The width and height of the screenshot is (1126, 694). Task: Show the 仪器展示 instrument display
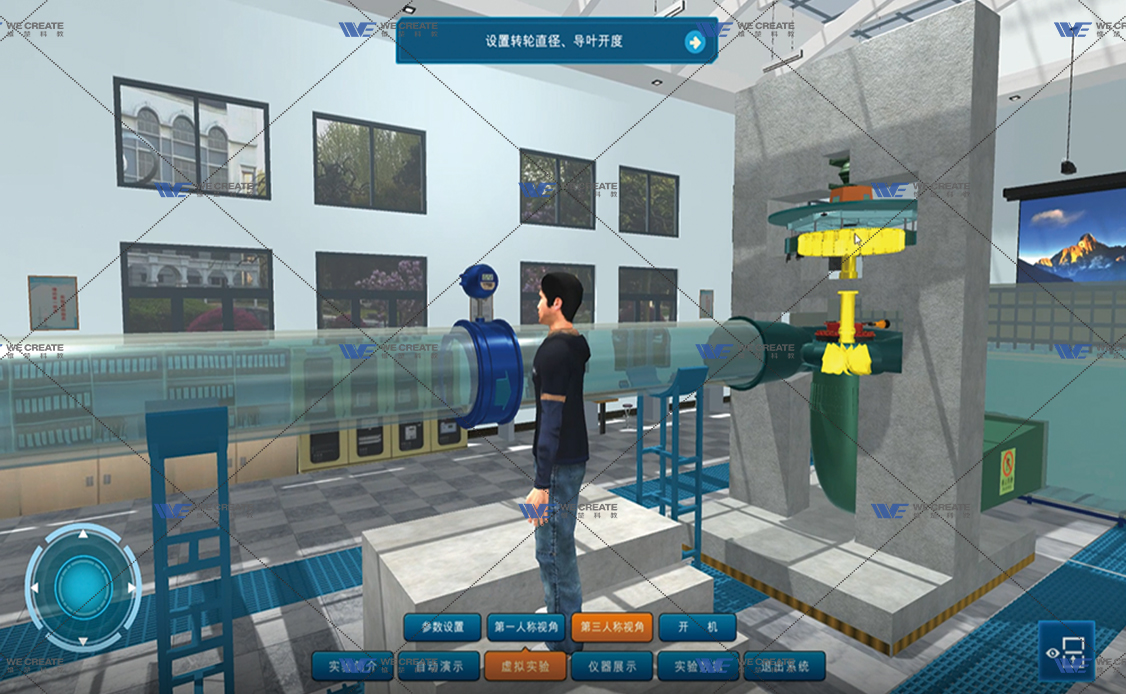point(612,665)
